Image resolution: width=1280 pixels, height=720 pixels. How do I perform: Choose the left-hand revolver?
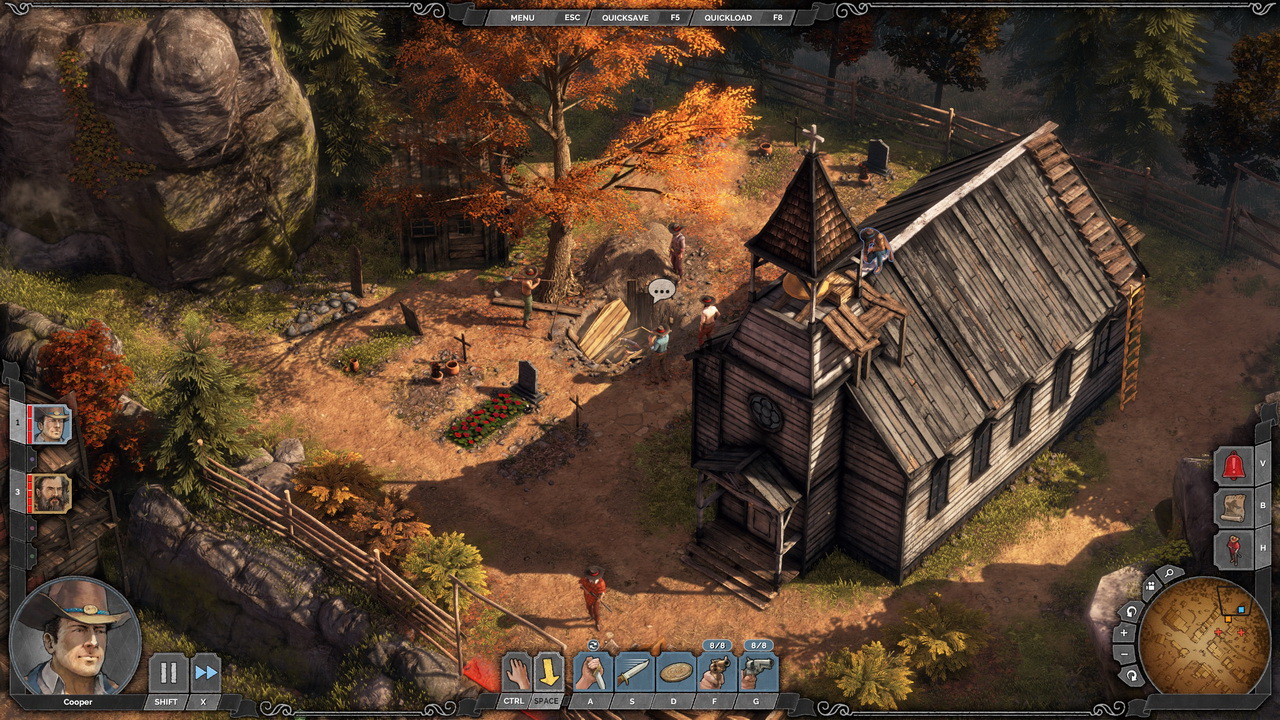717,672
